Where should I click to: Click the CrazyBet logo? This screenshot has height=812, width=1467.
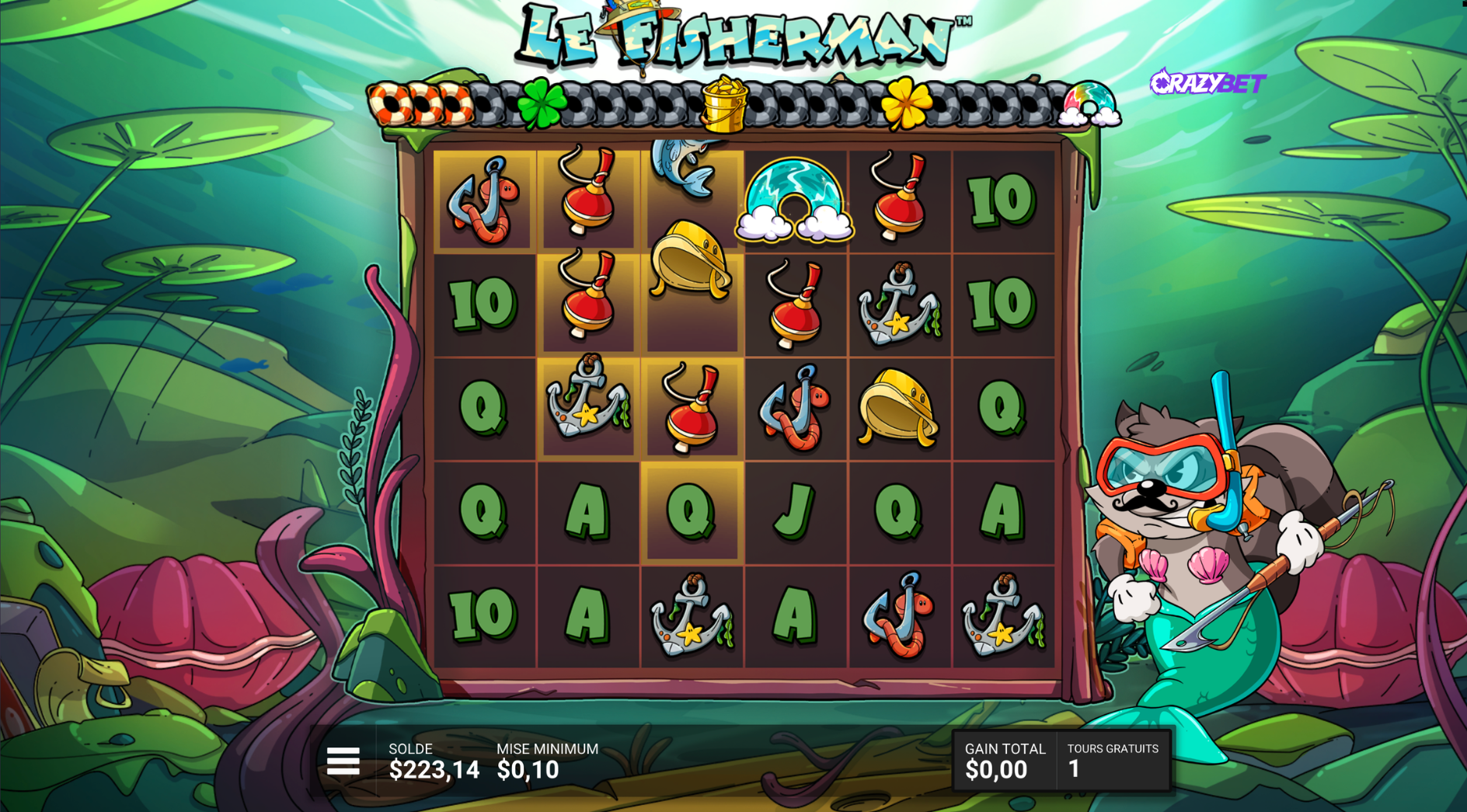(1207, 82)
